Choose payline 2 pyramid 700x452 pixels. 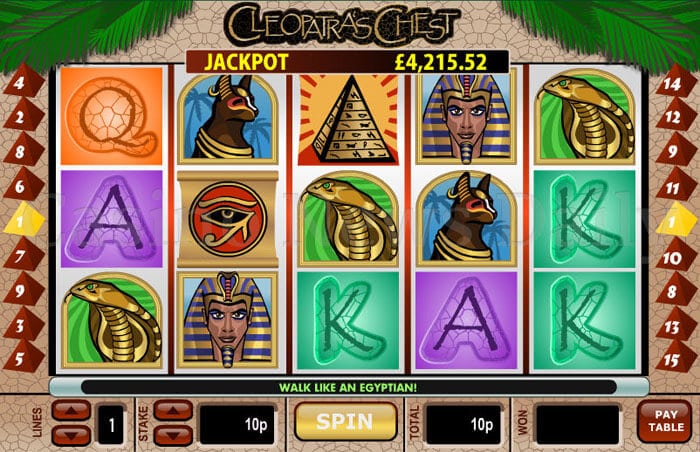[x=17, y=118]
